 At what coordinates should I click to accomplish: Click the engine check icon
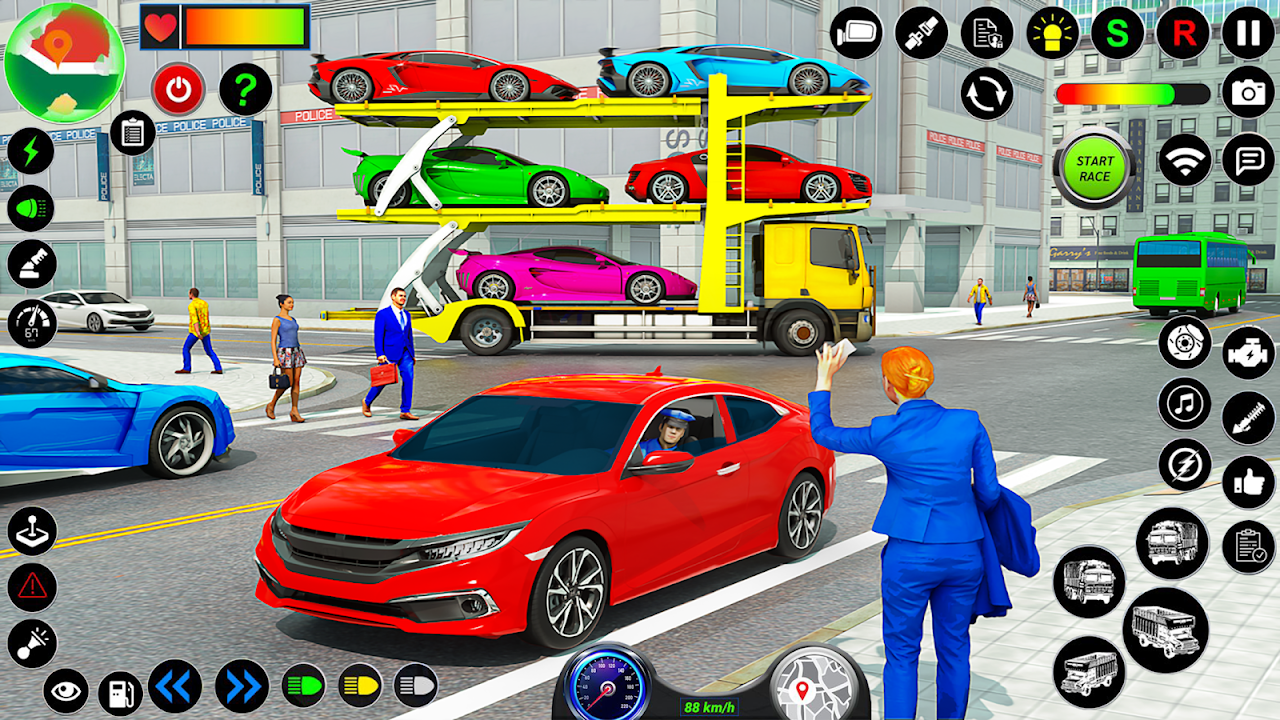click(1248, 352)
